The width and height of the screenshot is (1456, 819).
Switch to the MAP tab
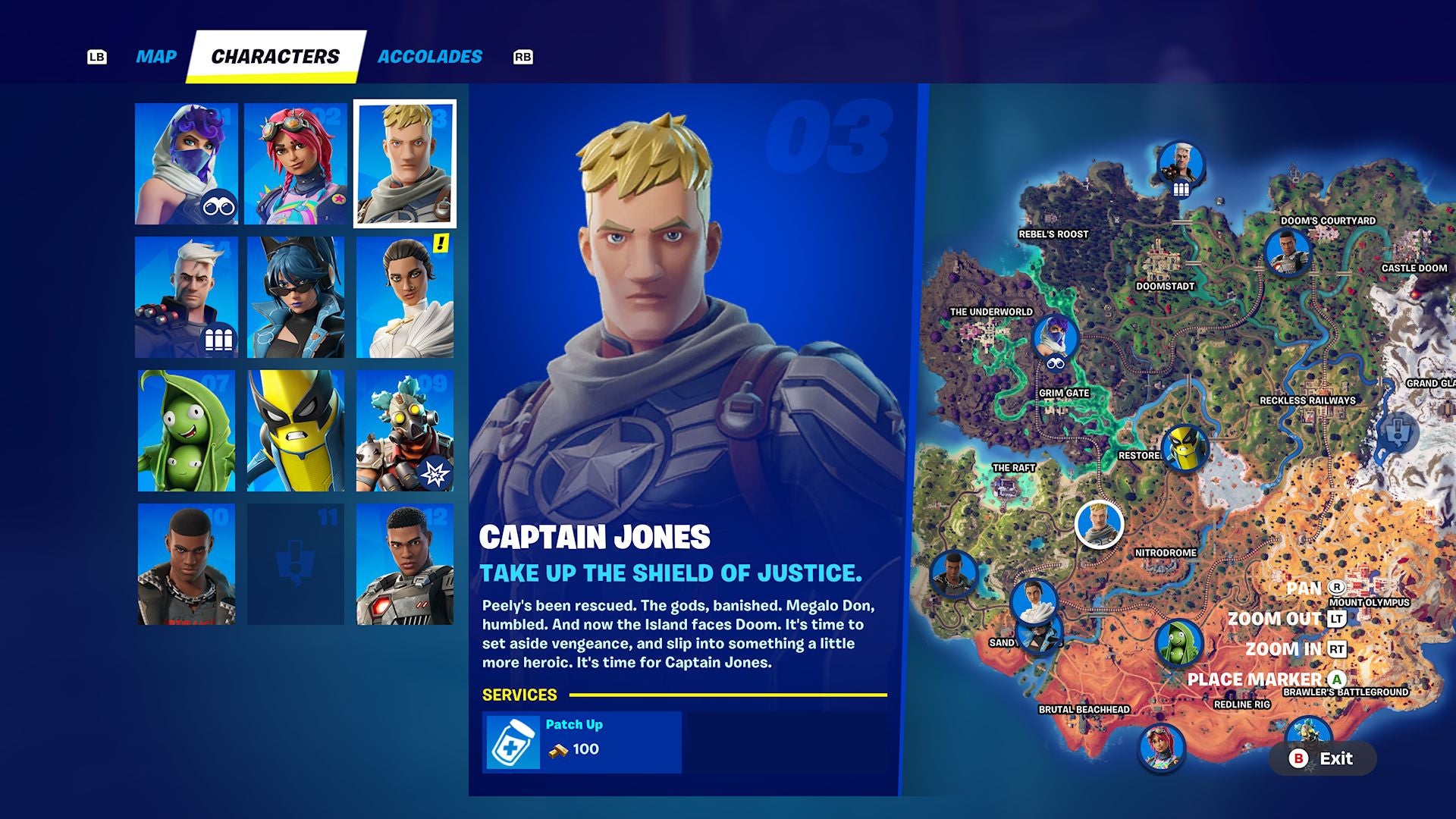tap(154, 55)
